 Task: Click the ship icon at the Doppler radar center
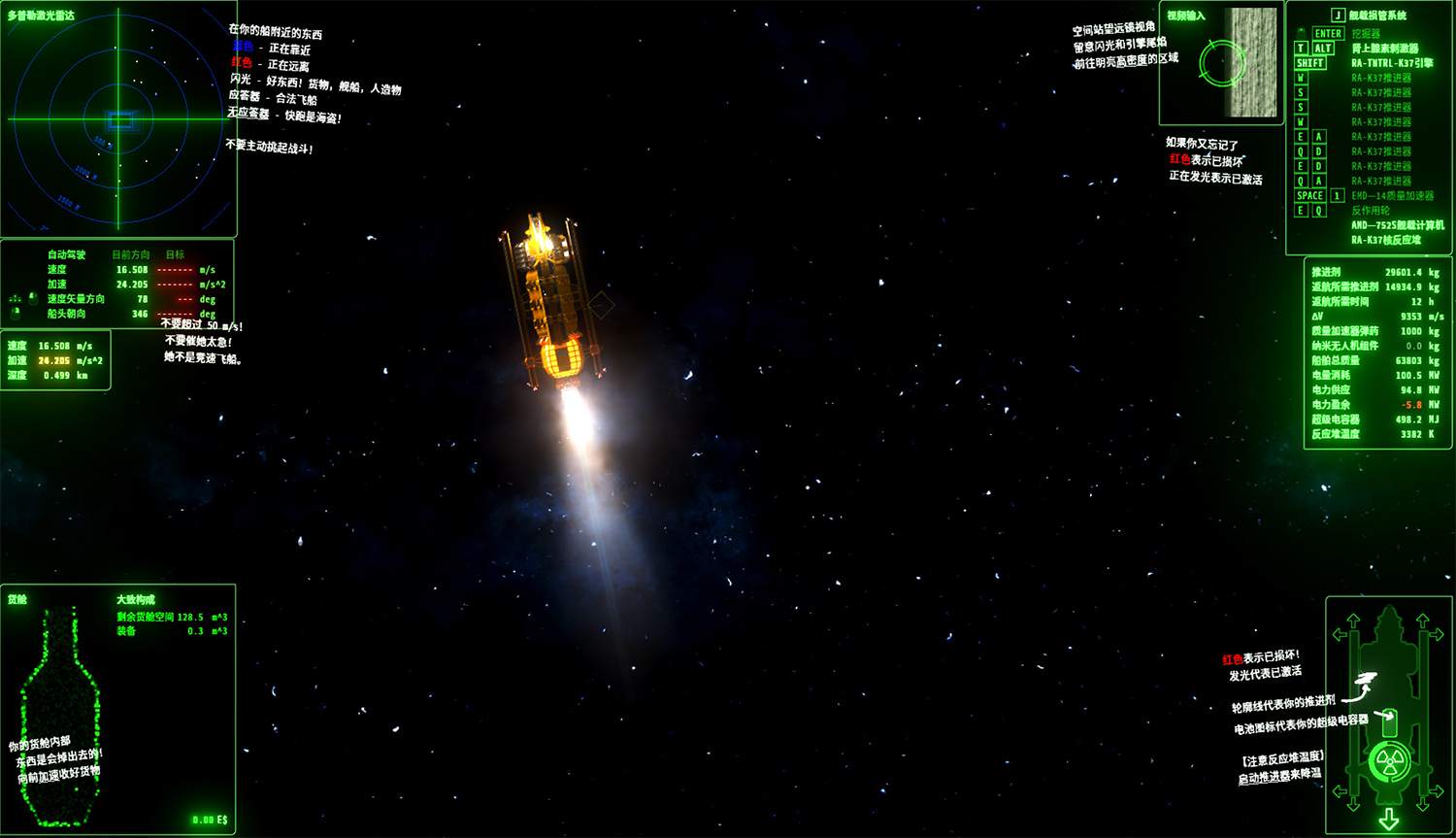(119, 120)
